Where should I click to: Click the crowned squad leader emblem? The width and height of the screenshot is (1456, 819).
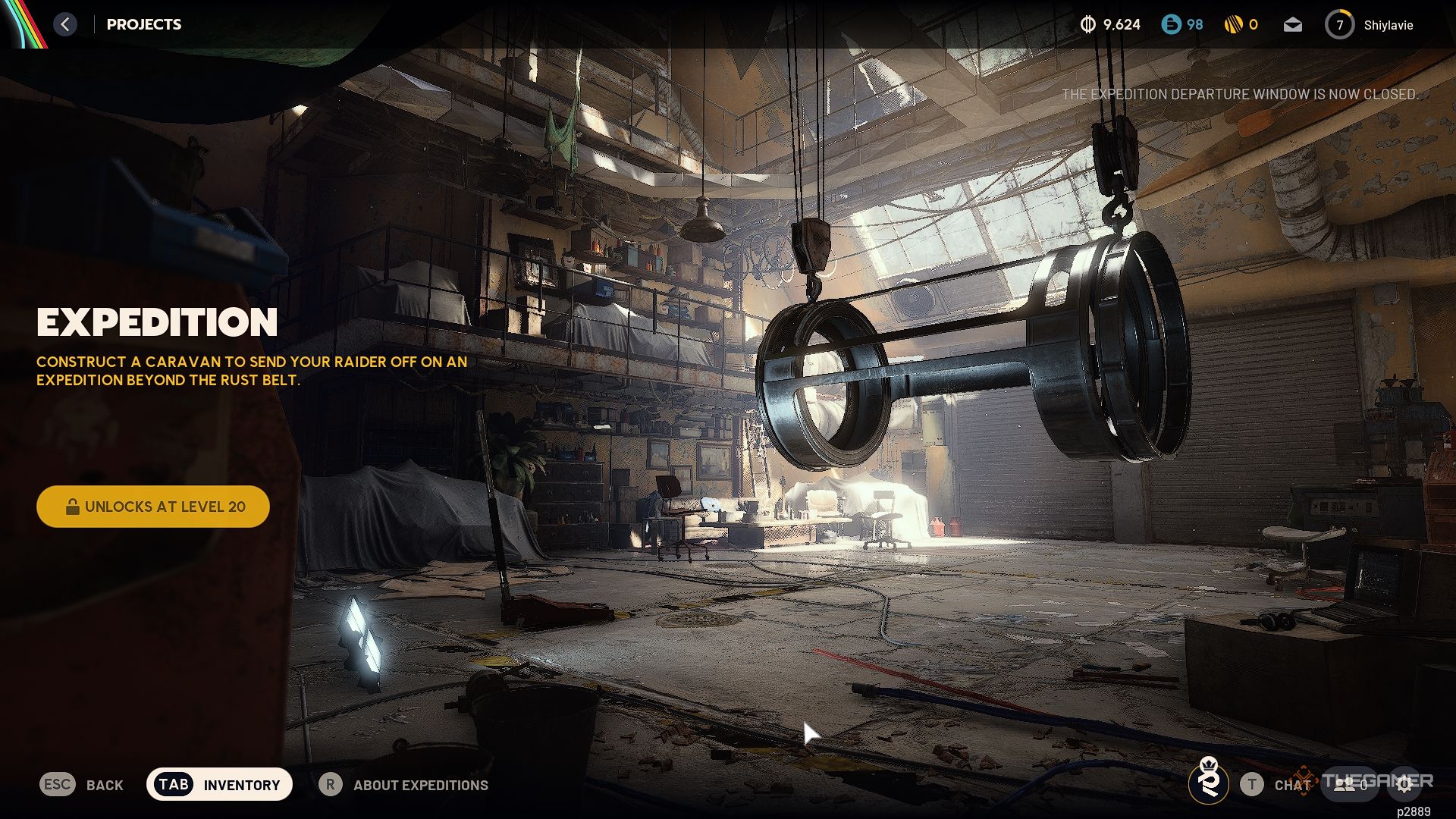pyautogui.click(x=1209, y=781)
